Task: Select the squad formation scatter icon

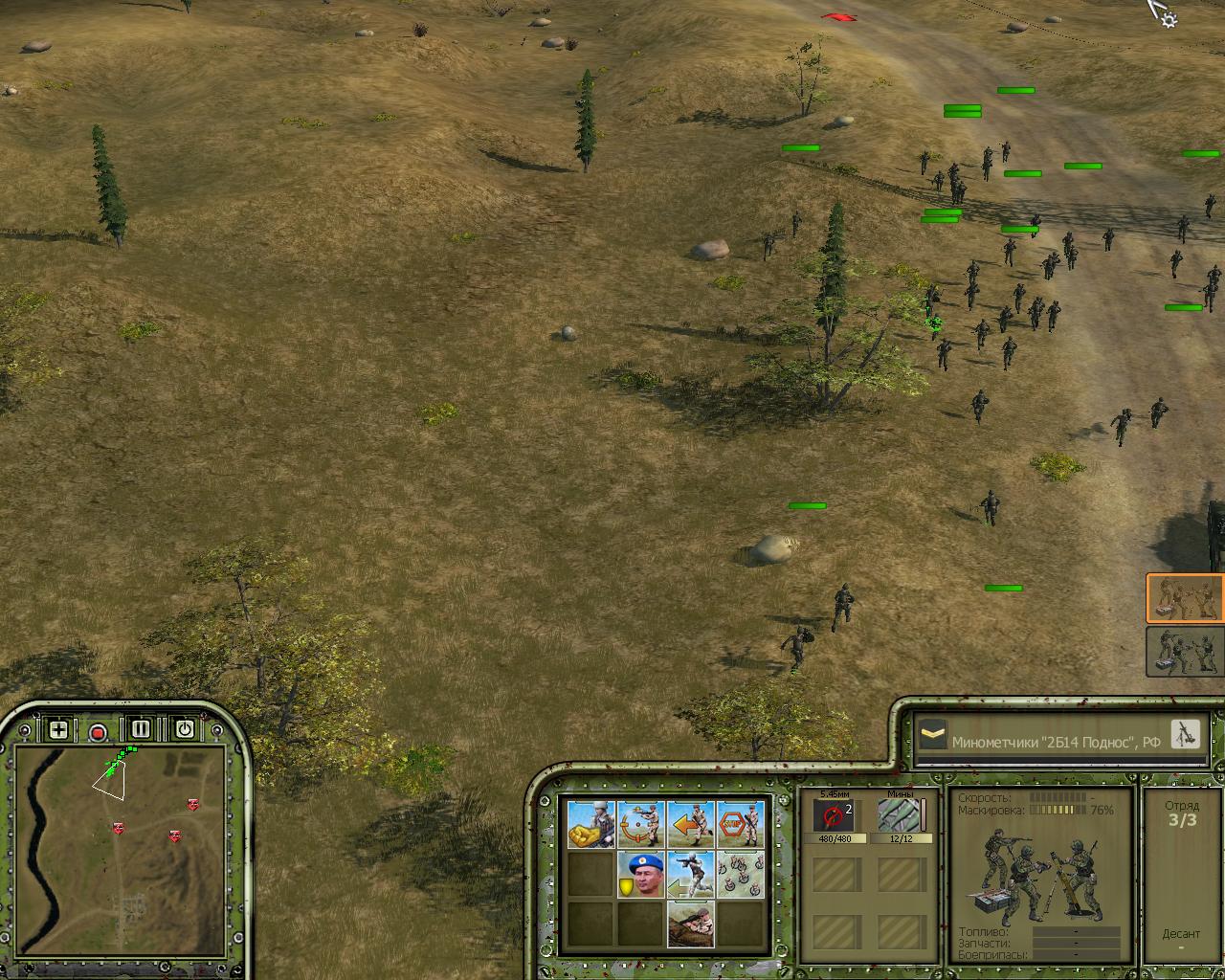Action: [x=741, y=874]
